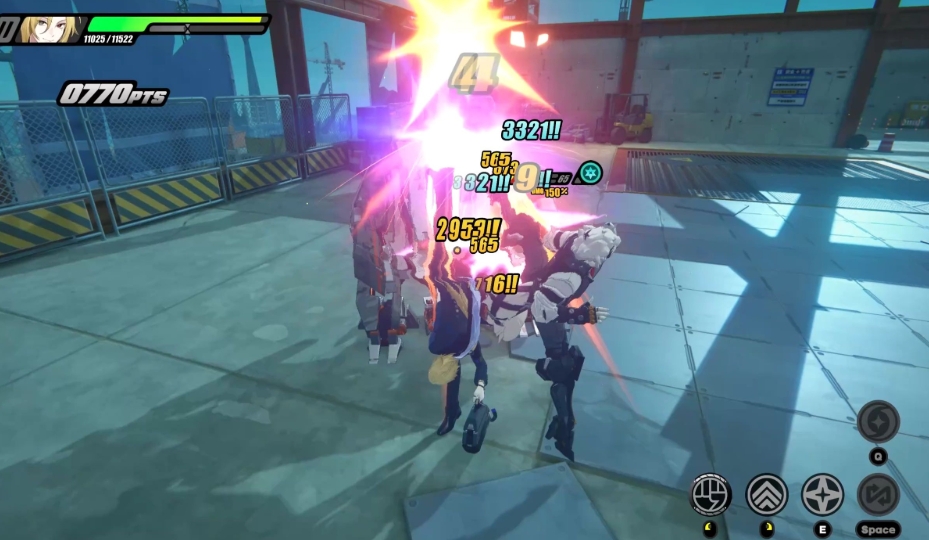Trigger the fist basic attack icon
929x540 pixels.
pos(711,493)
